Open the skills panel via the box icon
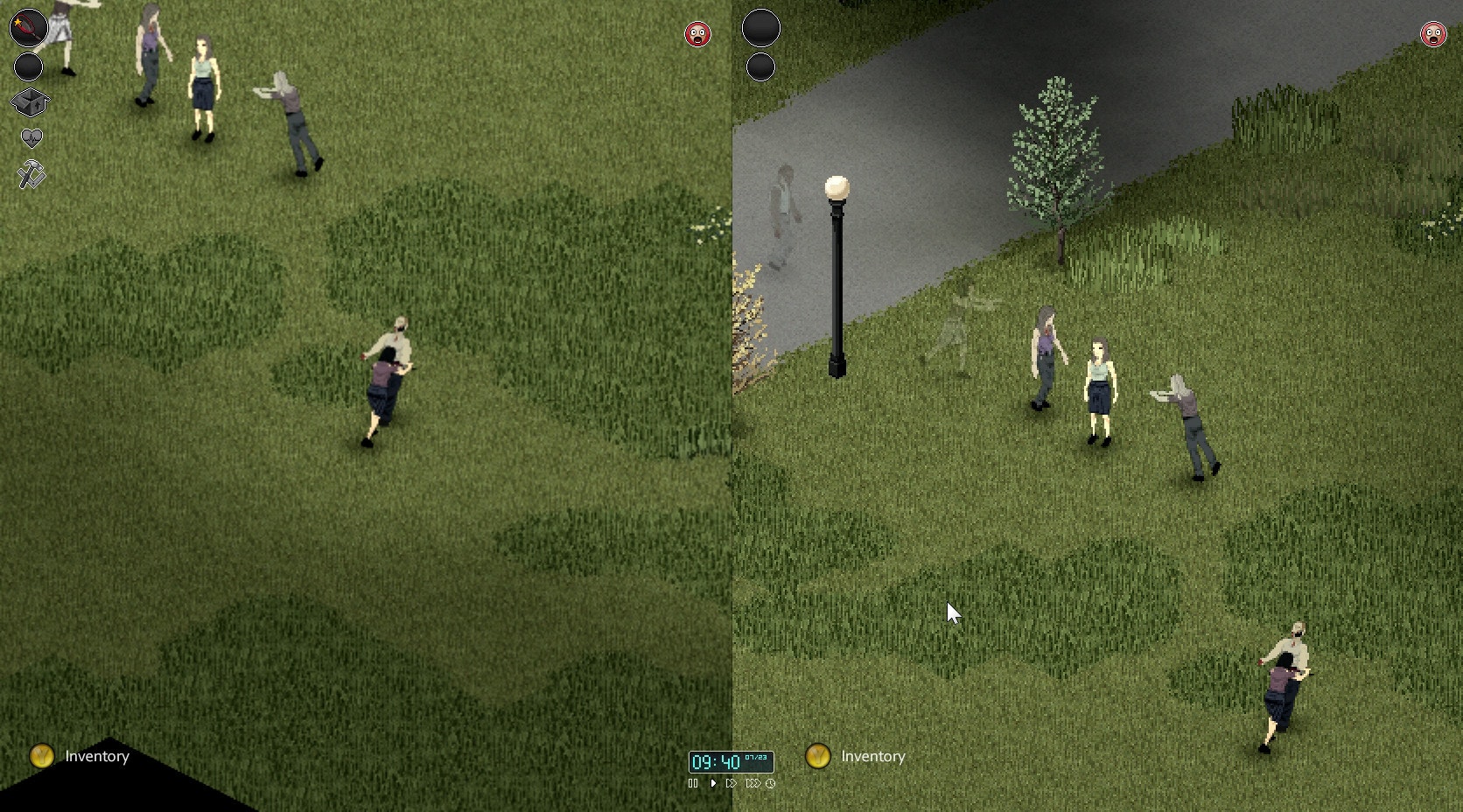Image resolution: width=1463 pixels, height=812 pixels. pos(31,101)
